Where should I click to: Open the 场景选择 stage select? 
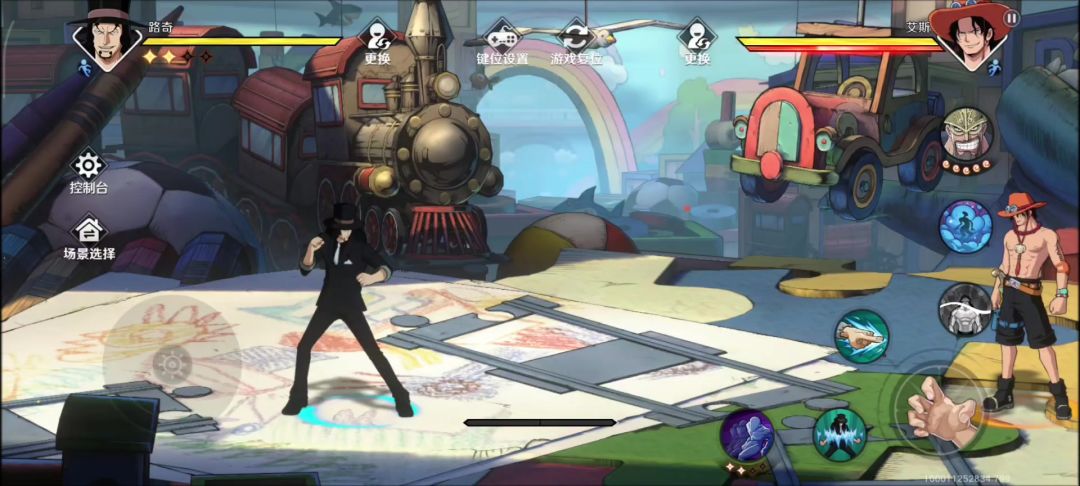[x=88, y=238]
